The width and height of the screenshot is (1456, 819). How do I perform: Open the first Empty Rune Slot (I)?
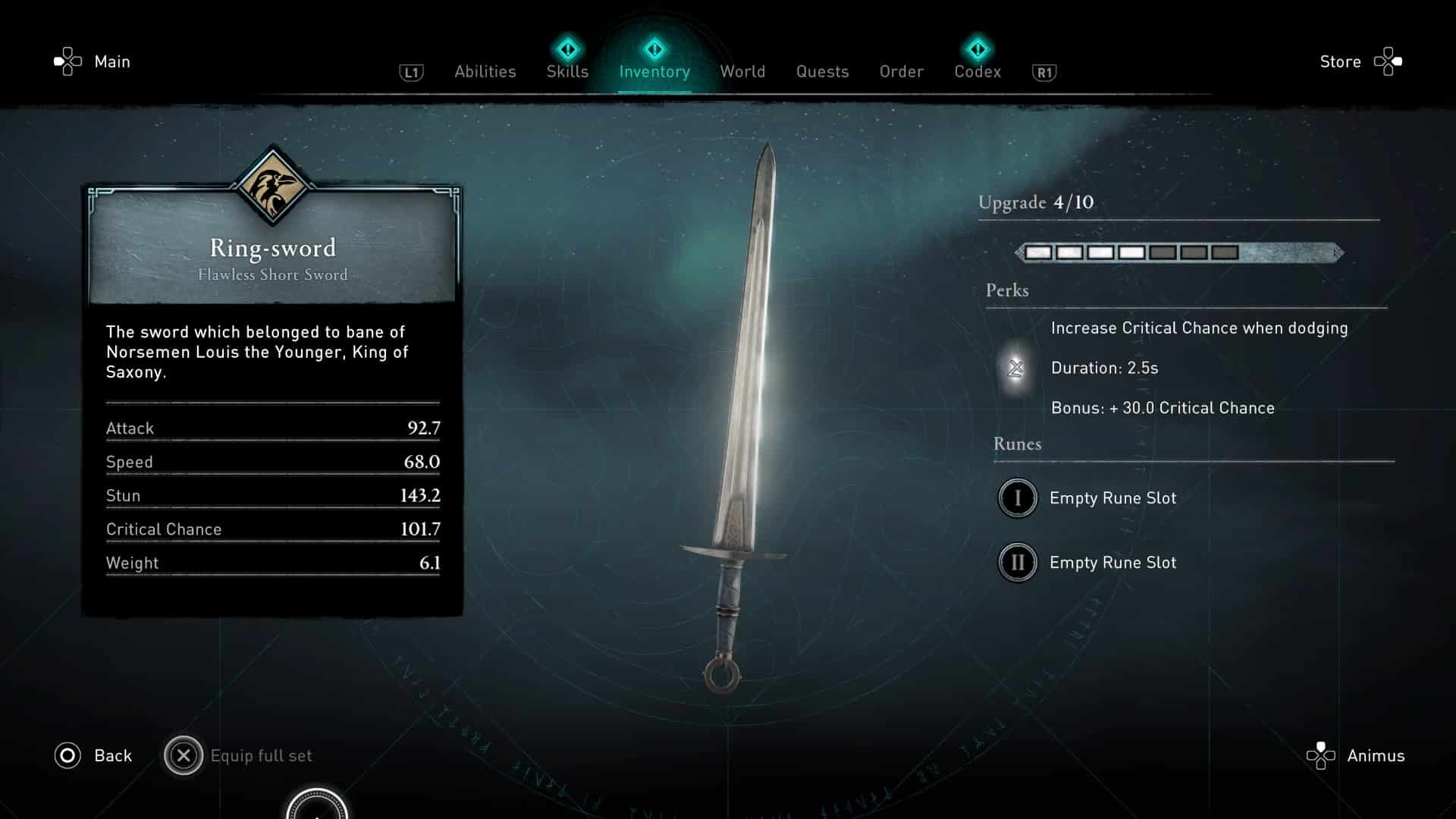pos(1017,498)
